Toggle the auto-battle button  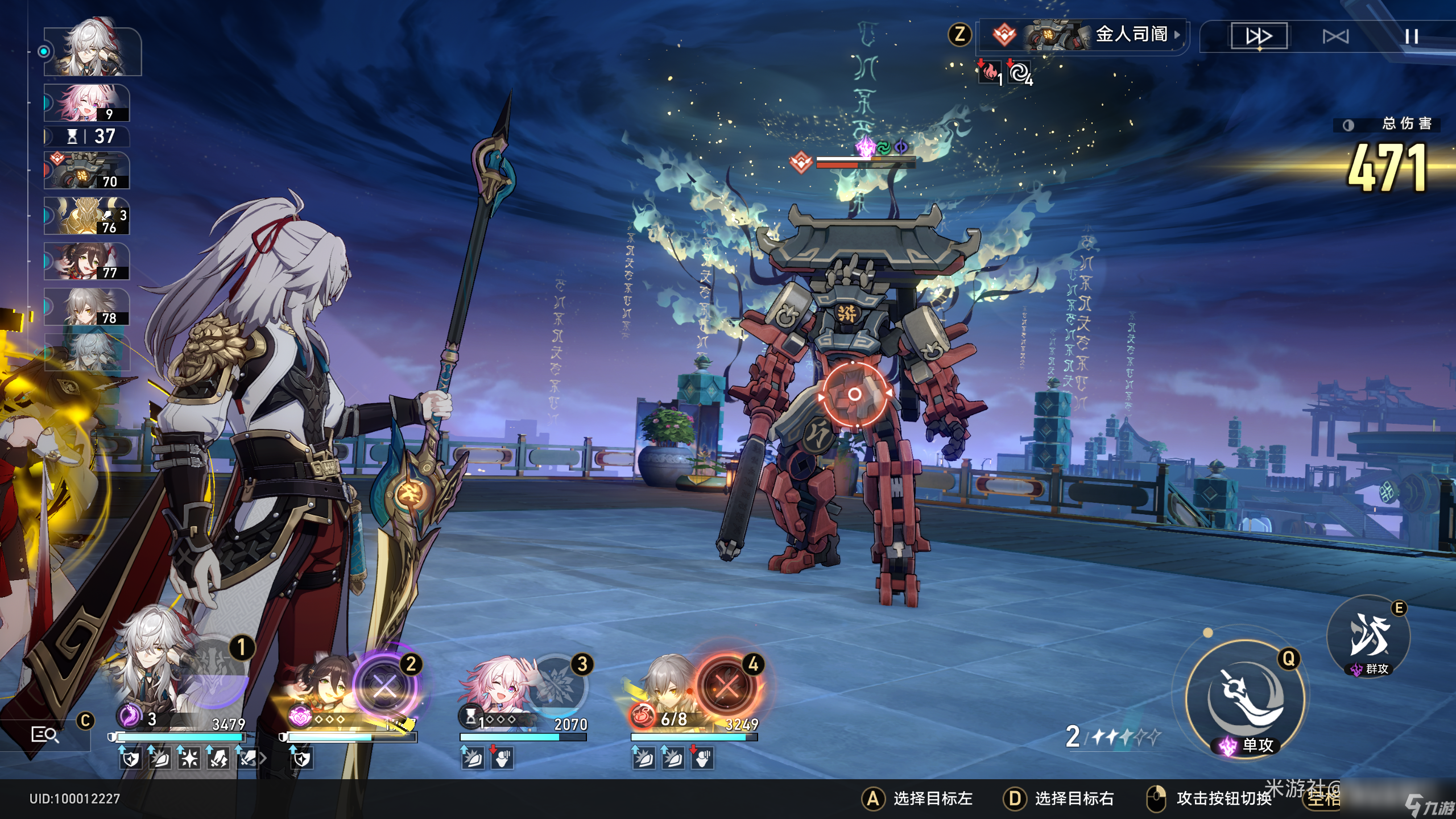[1335, 37]
